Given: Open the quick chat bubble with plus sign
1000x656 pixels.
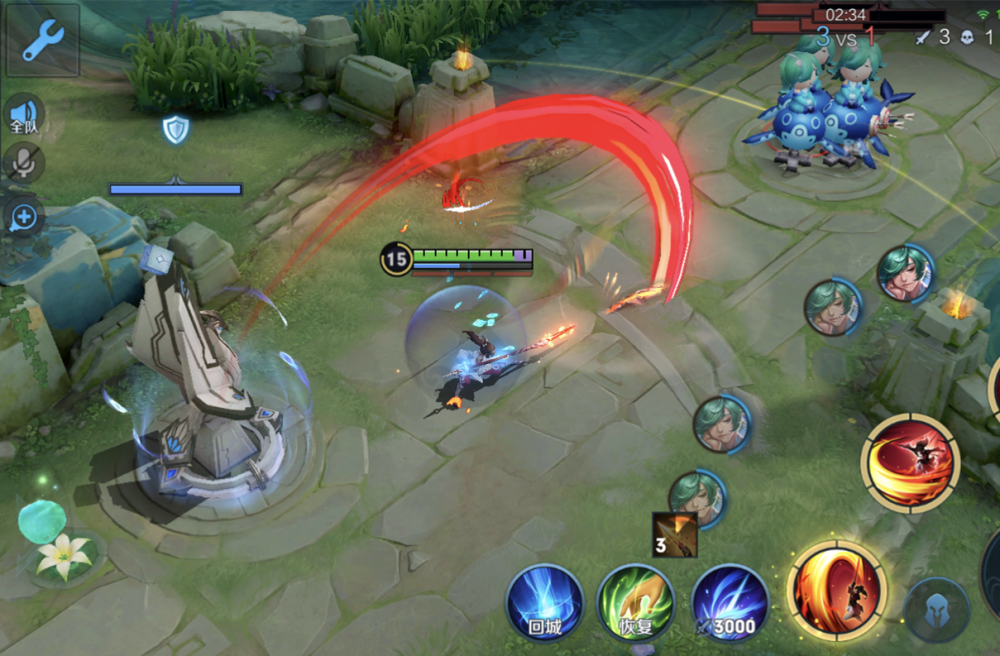Looking at the screenshot, I should (22, 217).
